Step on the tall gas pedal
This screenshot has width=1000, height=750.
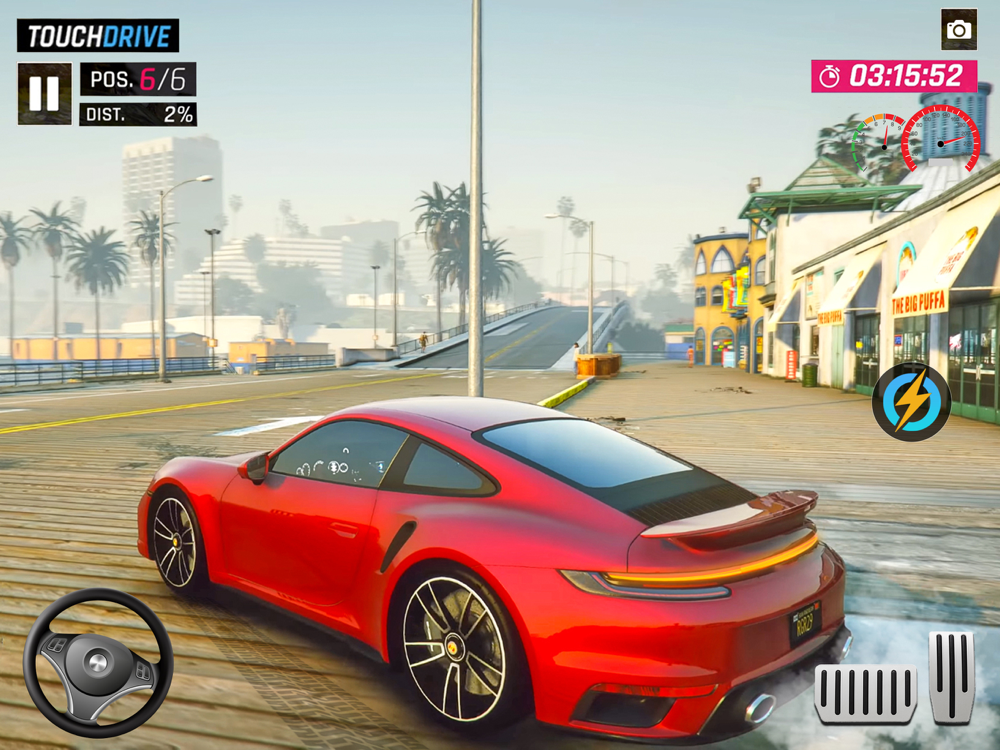951,676
